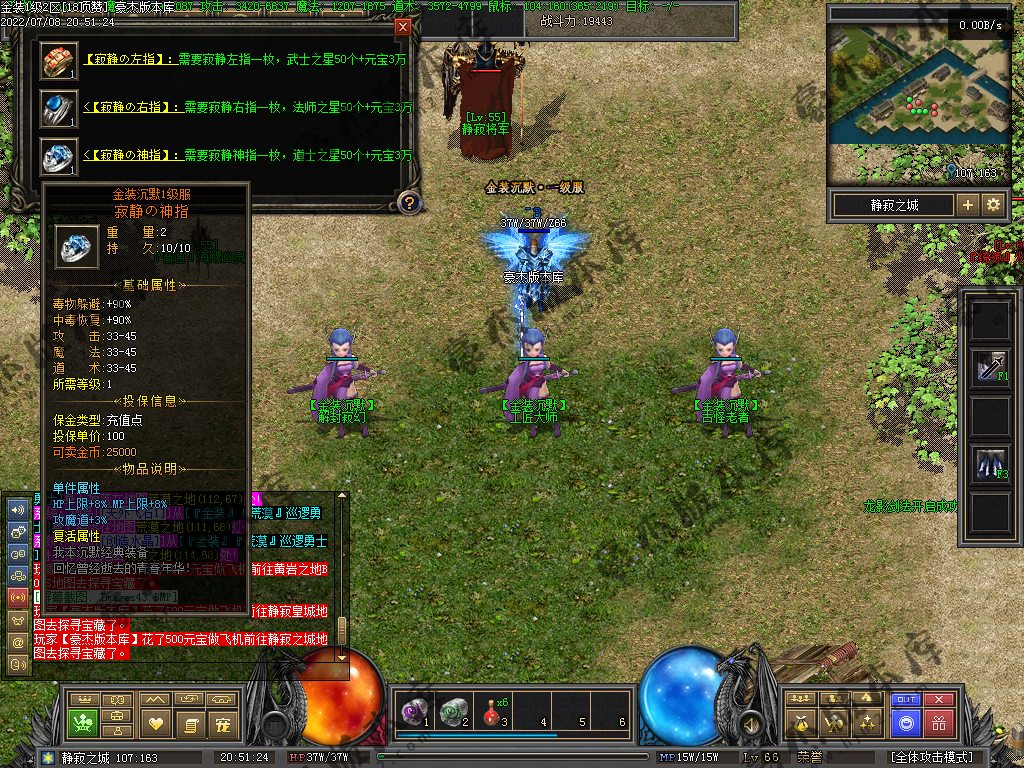Click the plus button beside map name
Screen dimensions: 1024x768
[967, 205]
